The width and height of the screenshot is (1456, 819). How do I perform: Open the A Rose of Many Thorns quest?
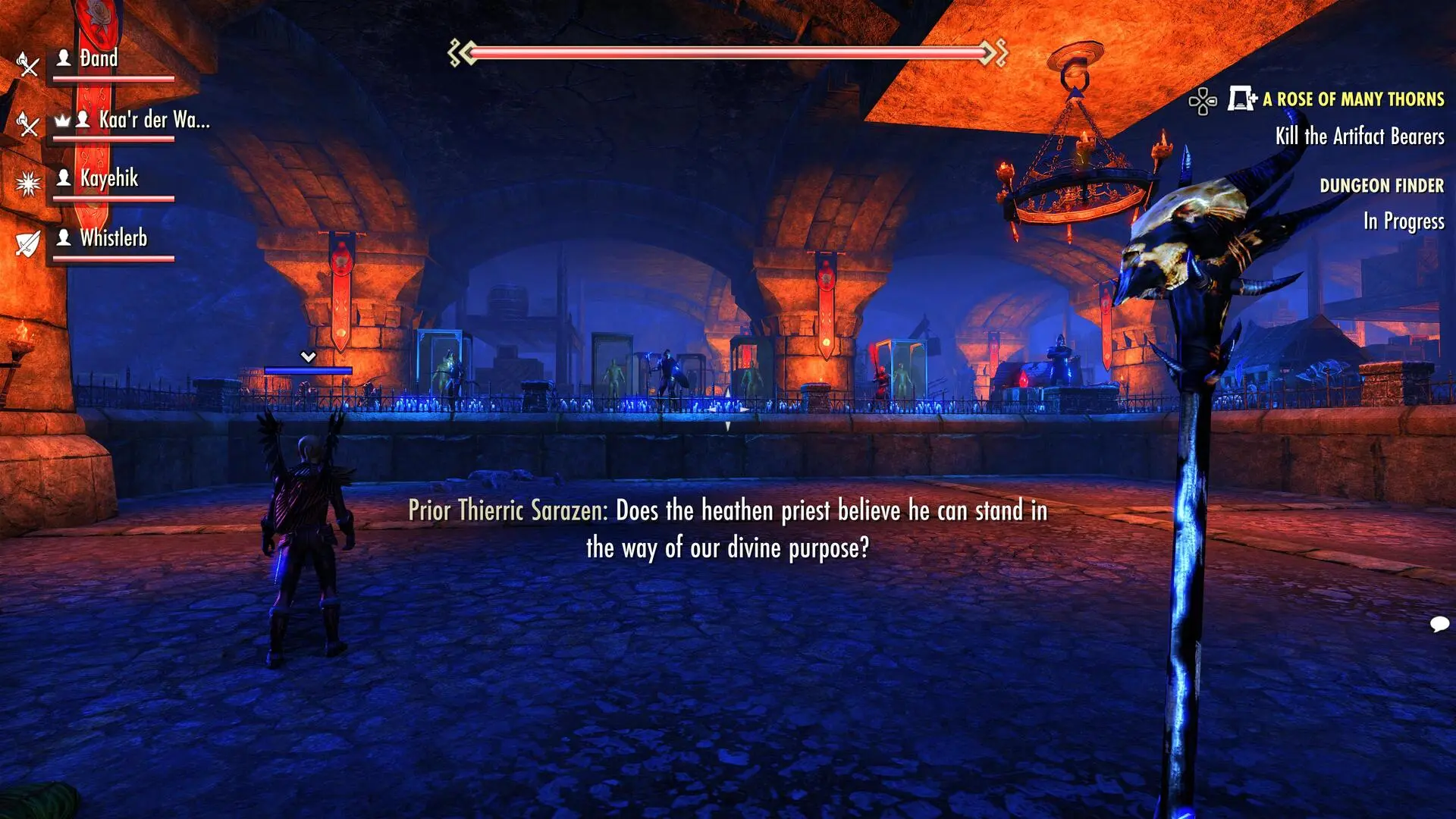click(1353, 99)
